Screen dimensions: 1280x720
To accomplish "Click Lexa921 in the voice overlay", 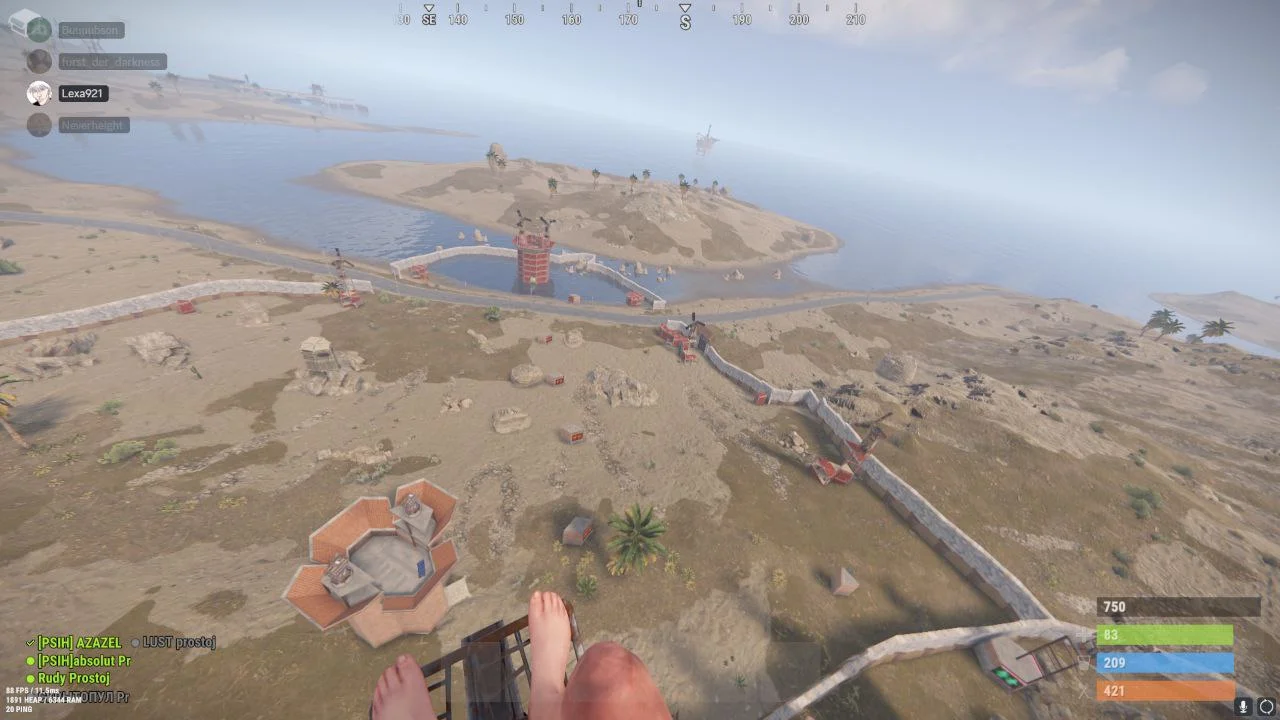I will pyautogui.click(x=82, y=94).
